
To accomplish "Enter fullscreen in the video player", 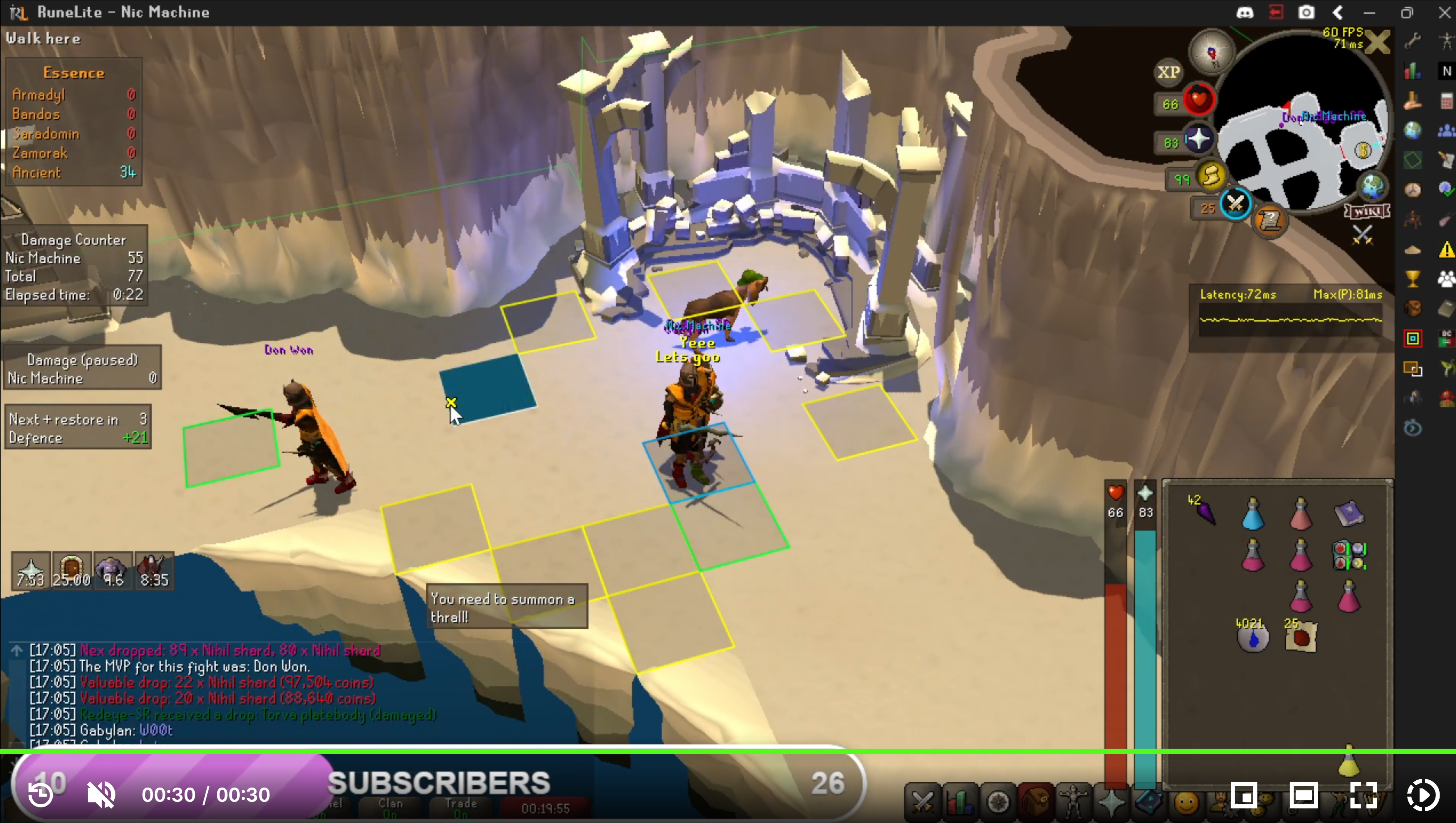I will pyautogui.click(x=1363, y=795).
